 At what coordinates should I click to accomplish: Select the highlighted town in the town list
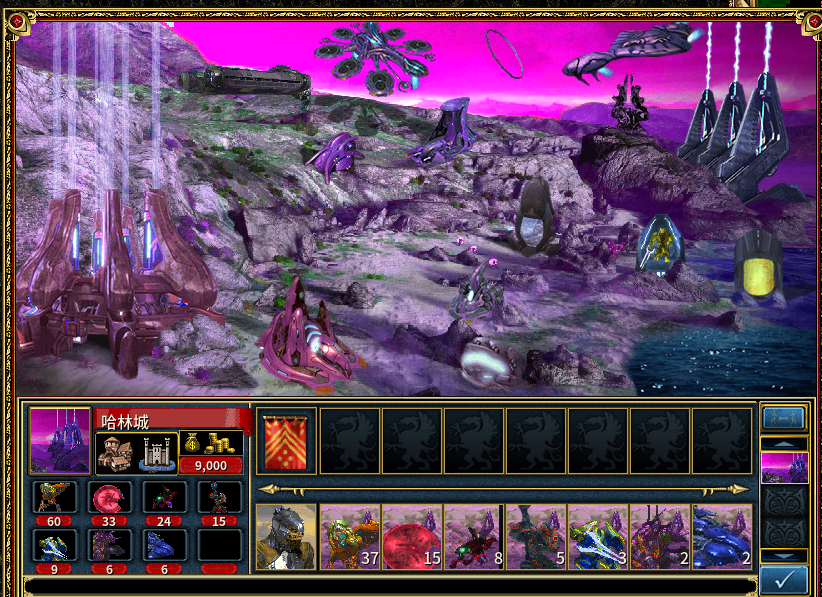click(784, 467)
